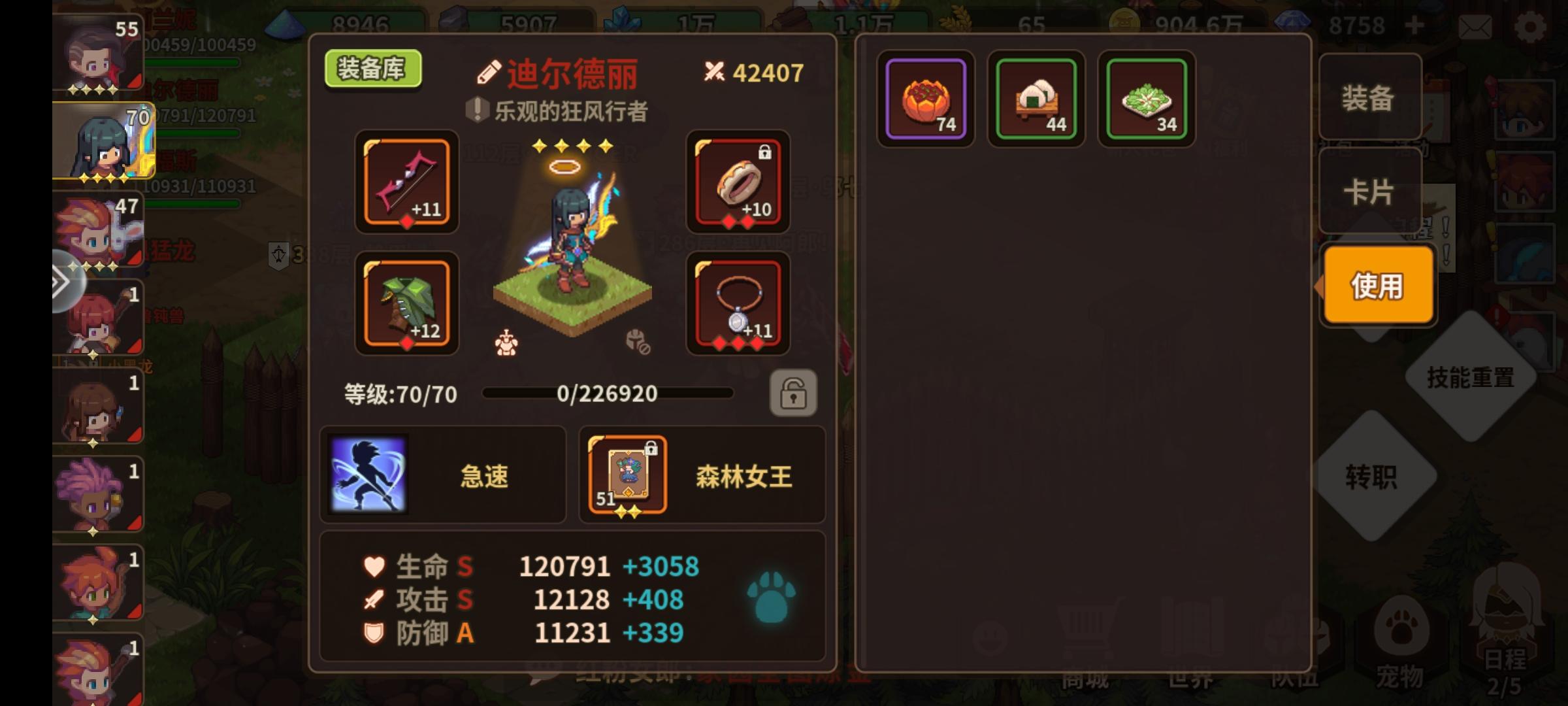Open the green armor slot with +12
The image size is (1568, 706).
tap(406, 305)
